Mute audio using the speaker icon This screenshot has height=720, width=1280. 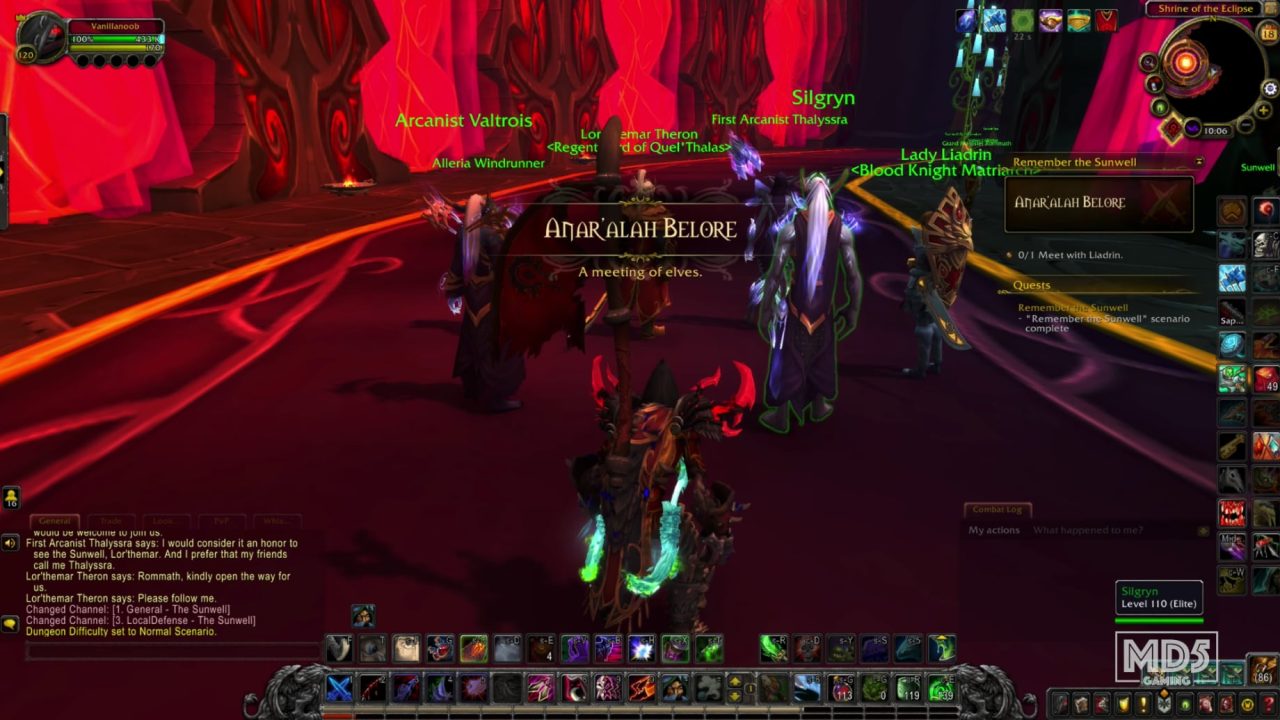(10, 543)
